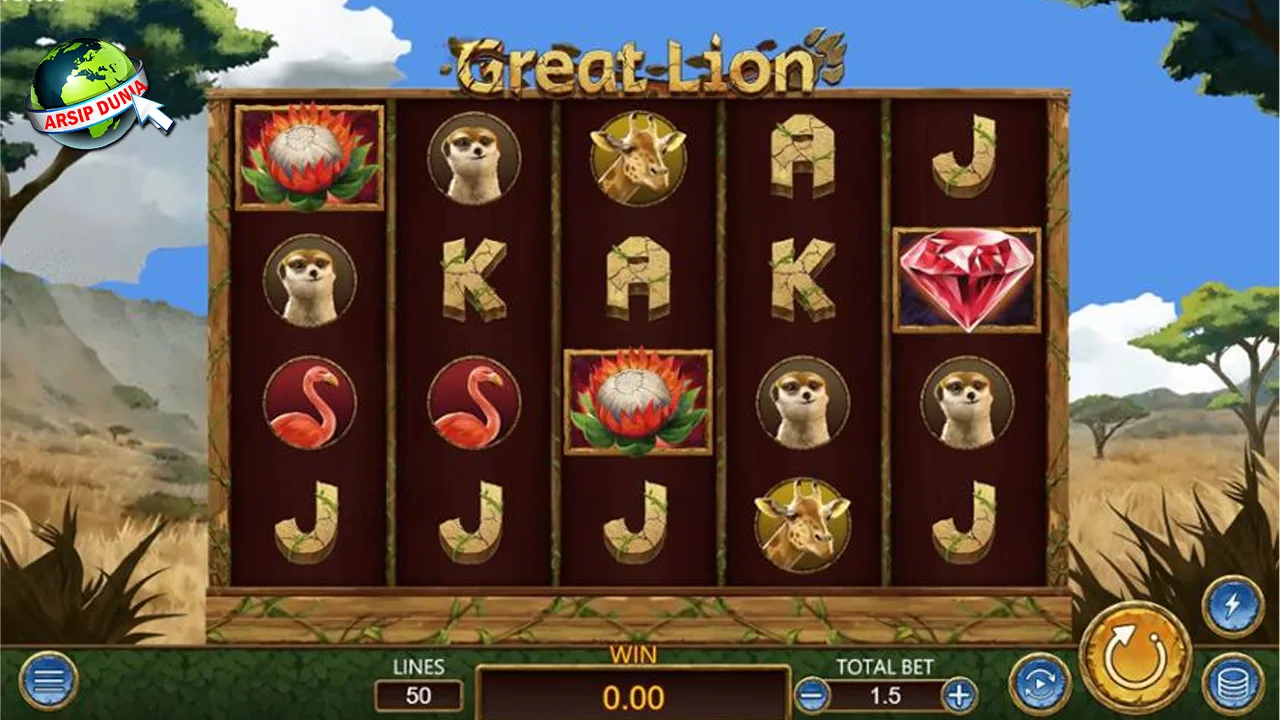Image resolution: width=1280 pixels, height=720 pixels.
Task: Click the LINES value showing 50
Action: [417, 697]
